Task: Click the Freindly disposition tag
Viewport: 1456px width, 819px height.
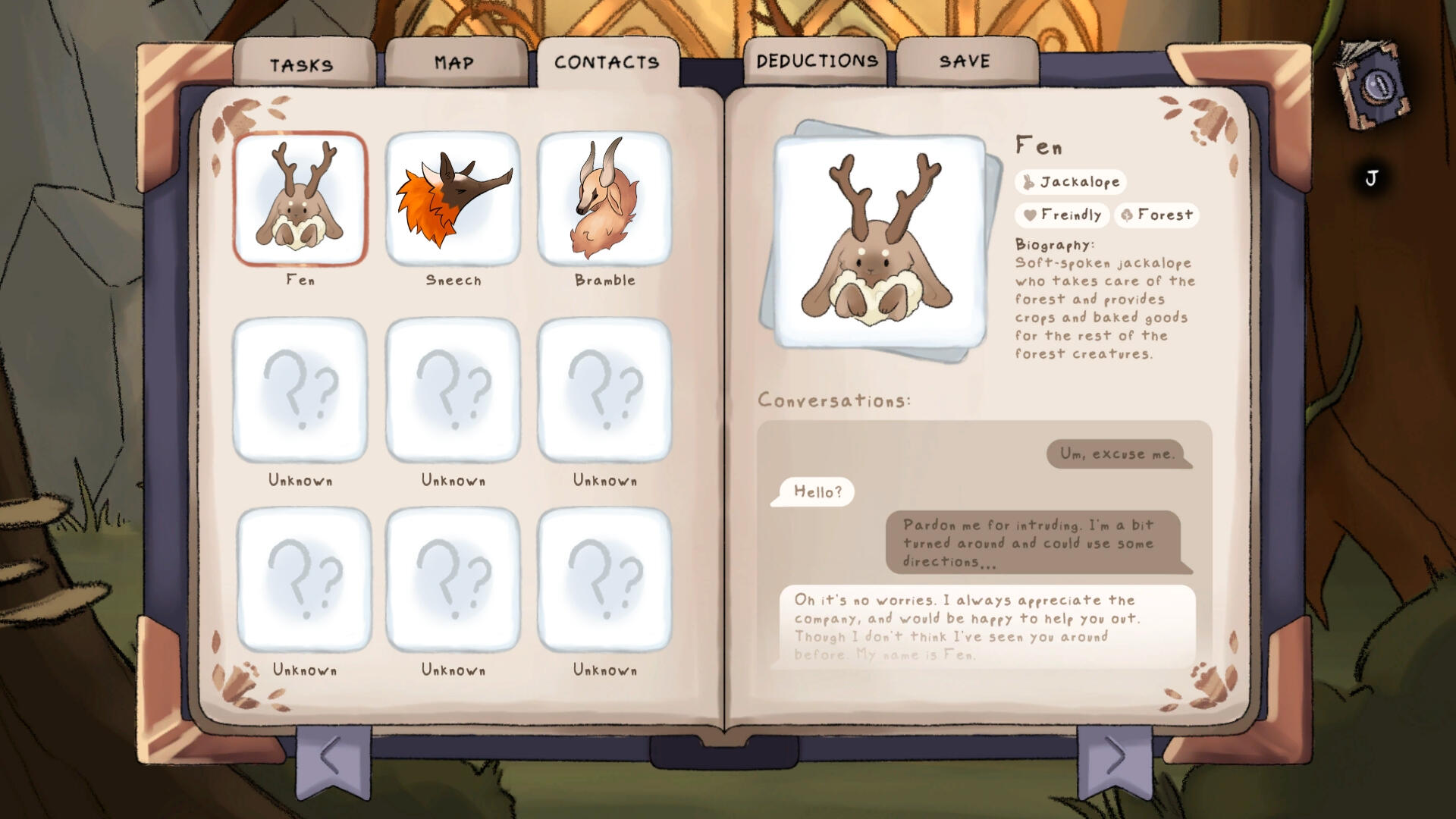Action: (1062, 215)
